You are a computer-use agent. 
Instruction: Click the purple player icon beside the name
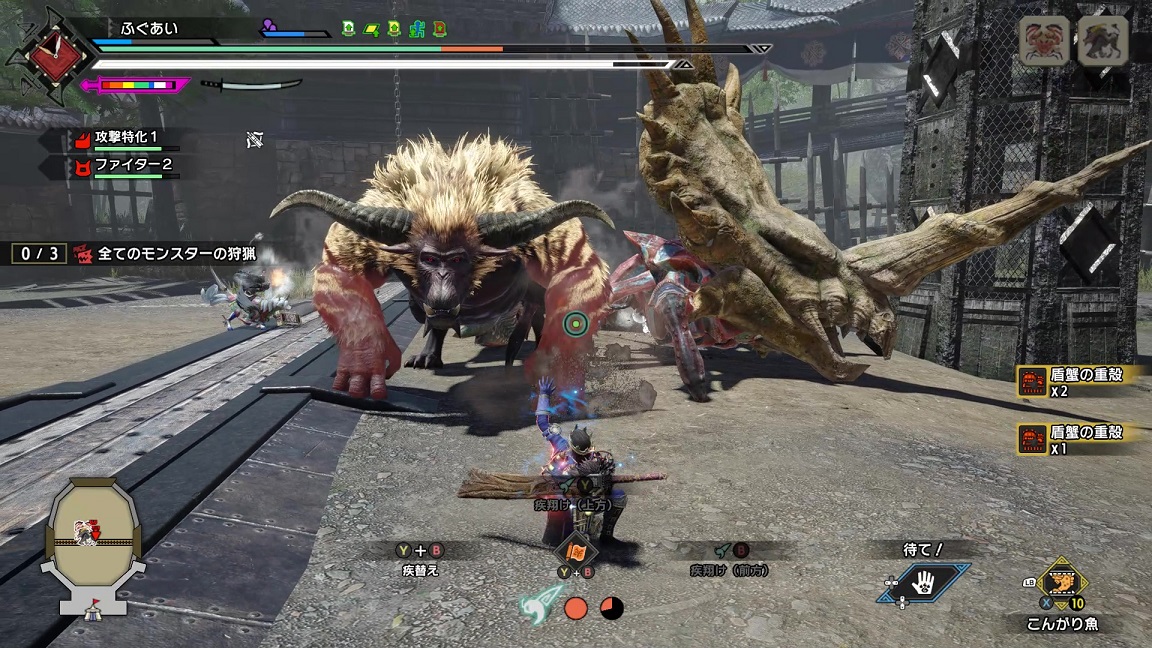pos(270,28)
